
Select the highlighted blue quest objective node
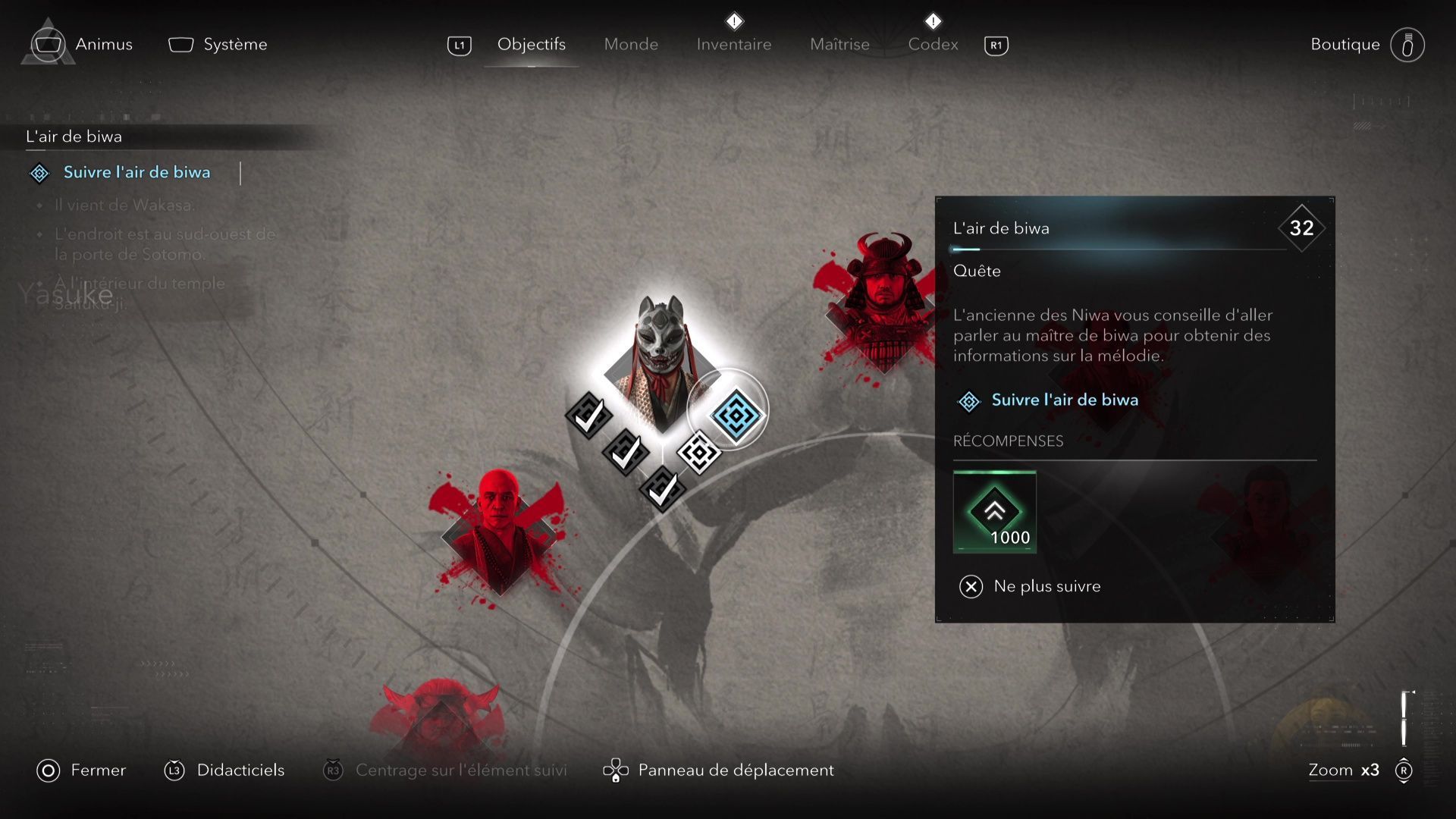click(x=734, y=414)
